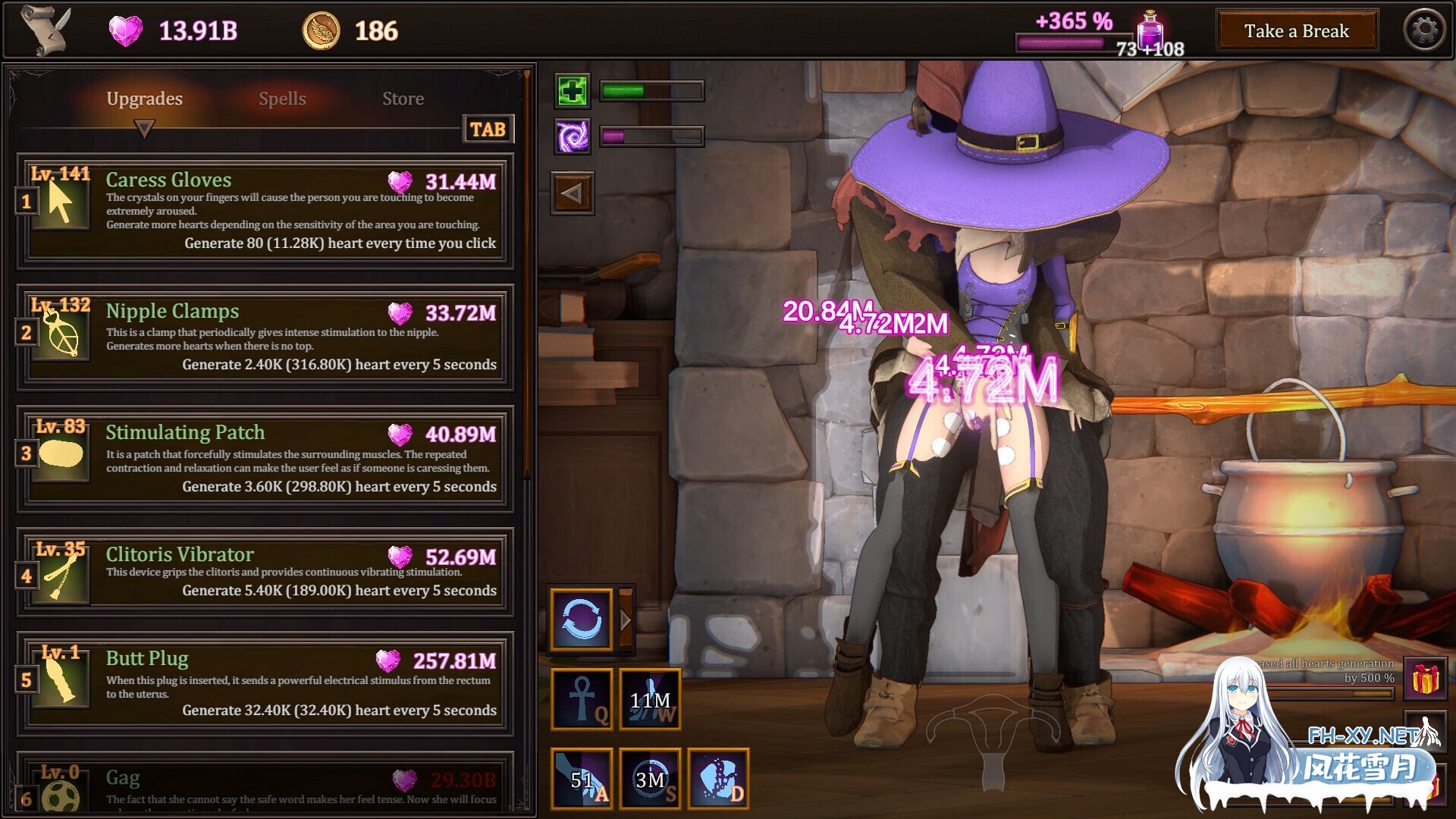The image size is (1456, 819).
Task: Select the green cross healing skill icon
Action: (x=572, y=91)
